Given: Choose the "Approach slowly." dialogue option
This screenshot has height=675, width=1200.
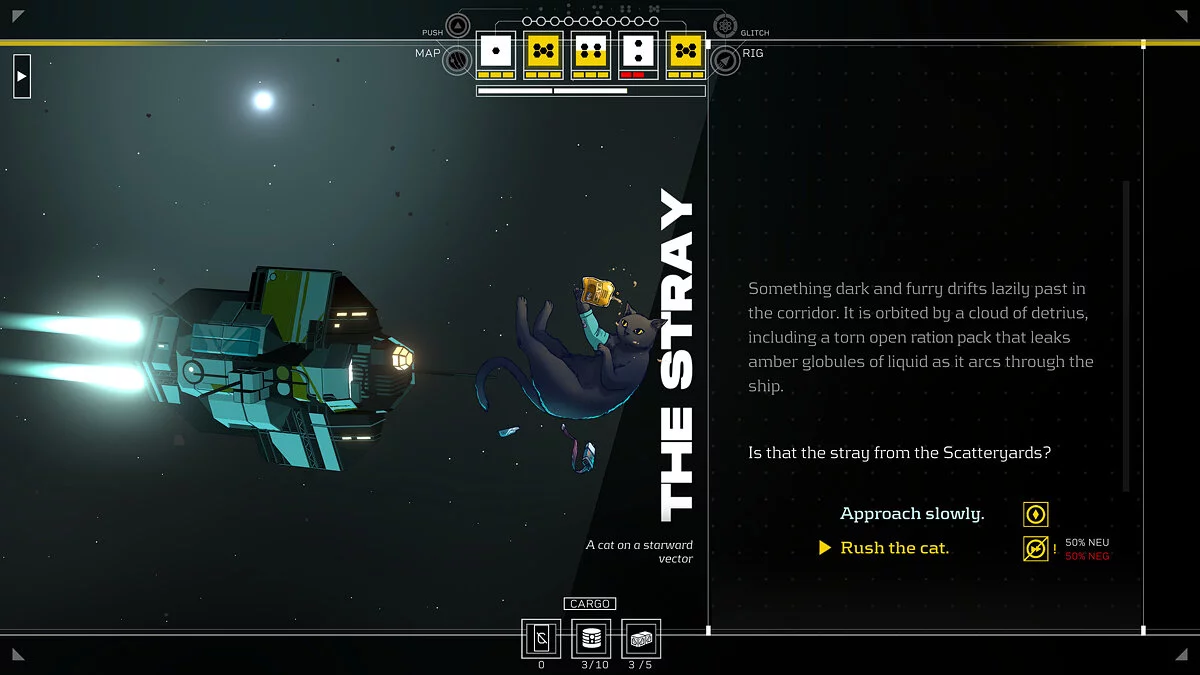Looking at the screenshot, I should [911, 514].
